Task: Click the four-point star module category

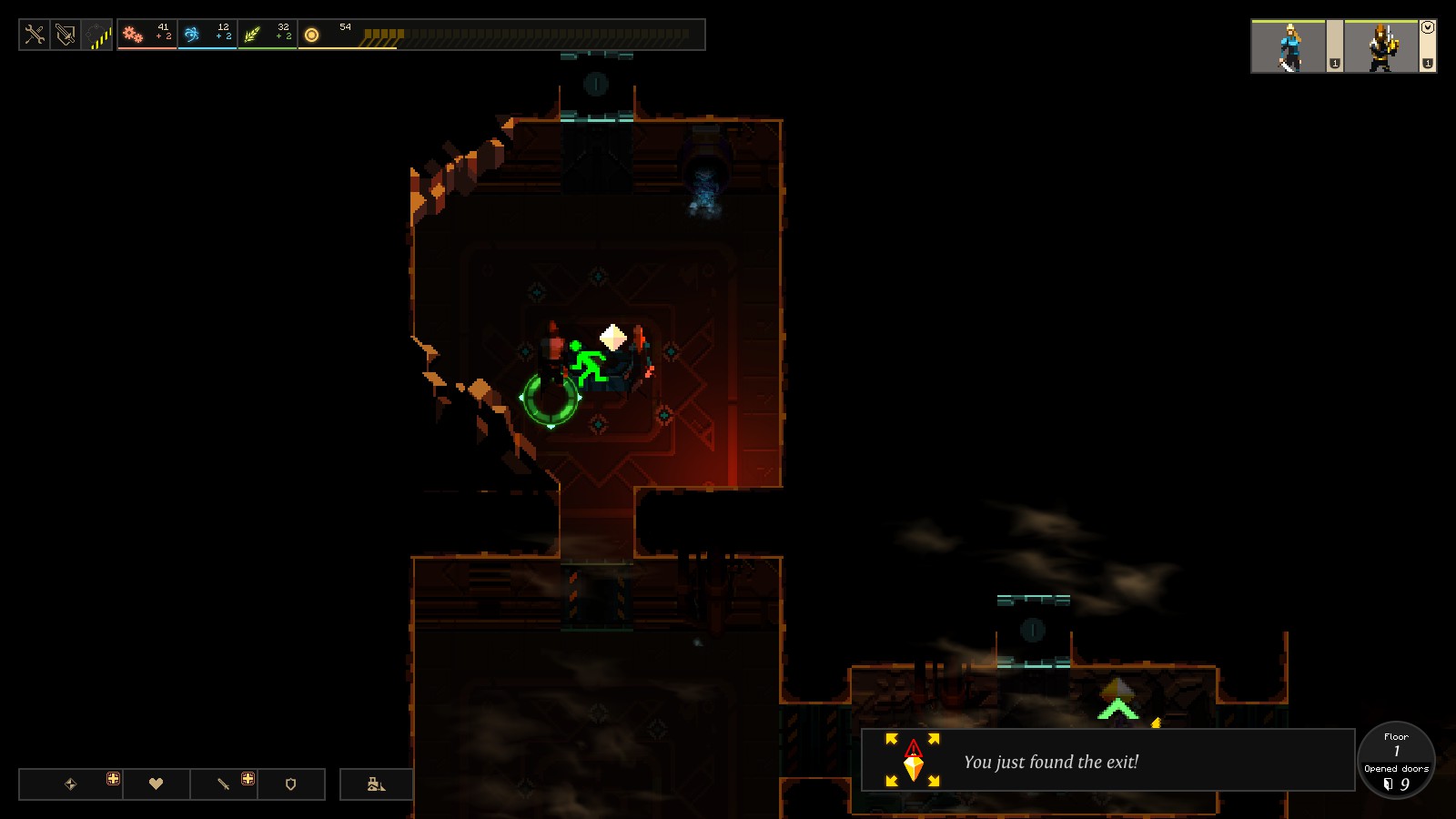Action: pos(71,784)
